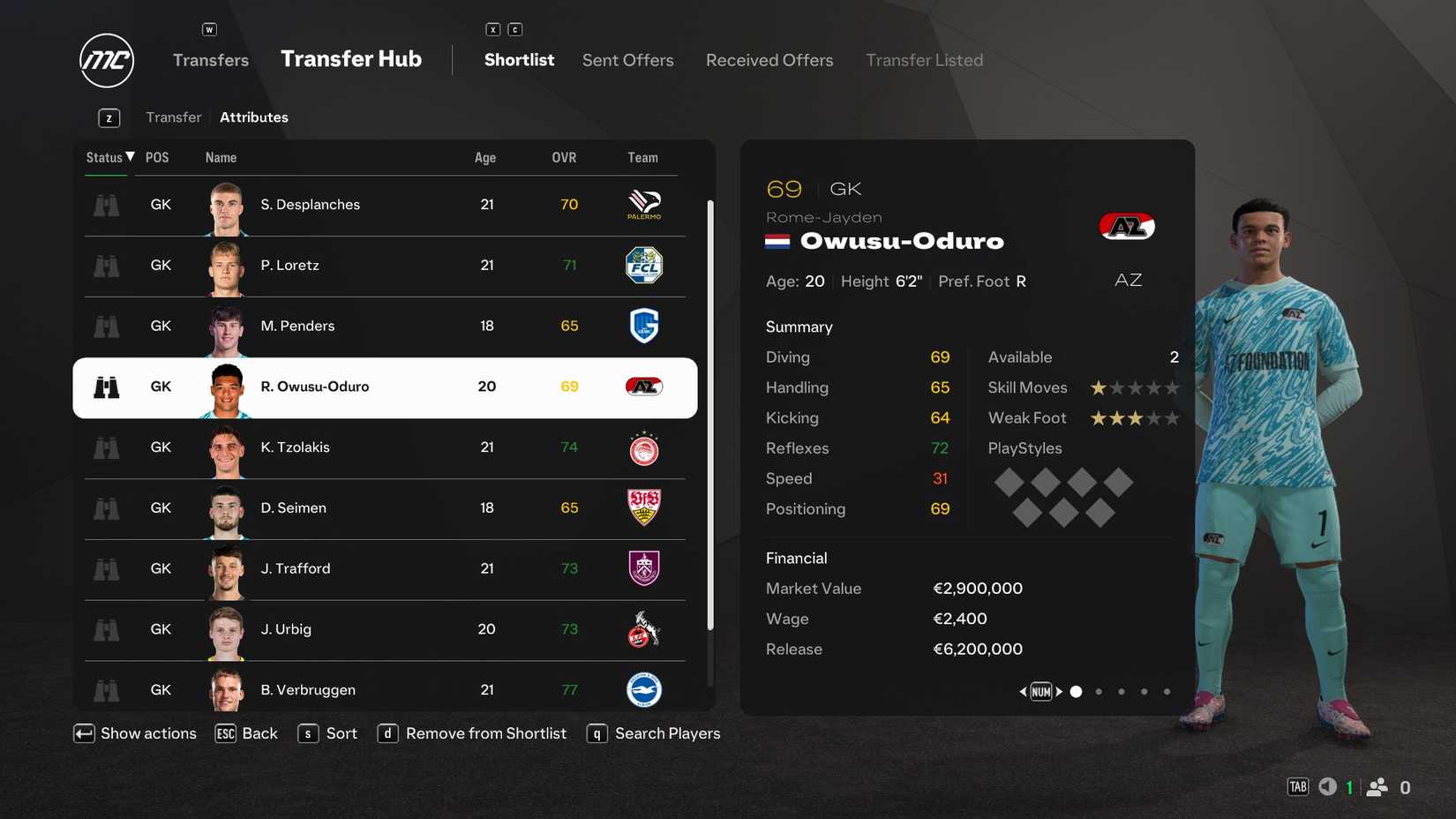
Task: Select the AZ Alkmaar club crest in the player panel
Action: pos(1127,226)
